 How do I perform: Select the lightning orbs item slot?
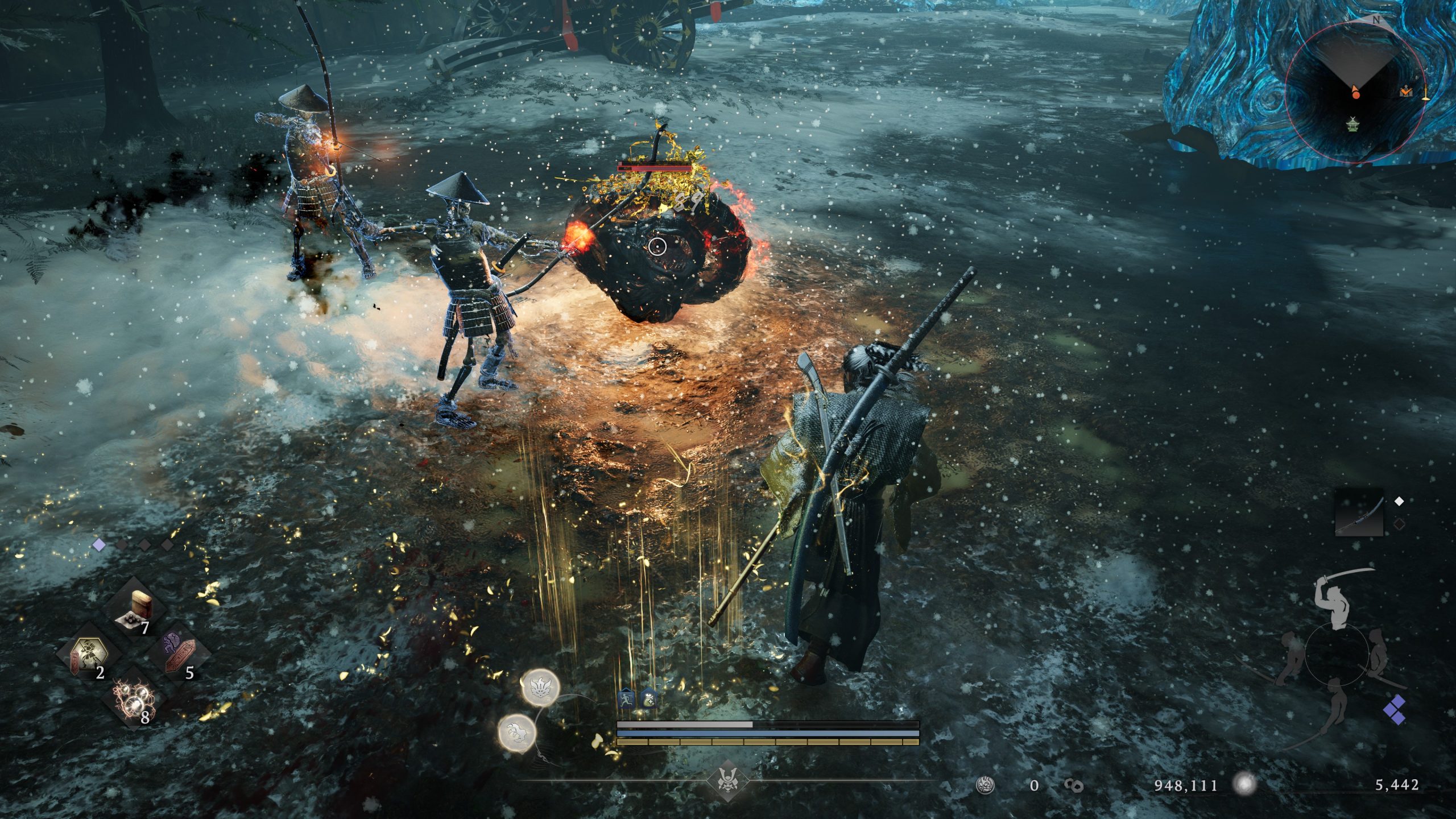[134, 700]
